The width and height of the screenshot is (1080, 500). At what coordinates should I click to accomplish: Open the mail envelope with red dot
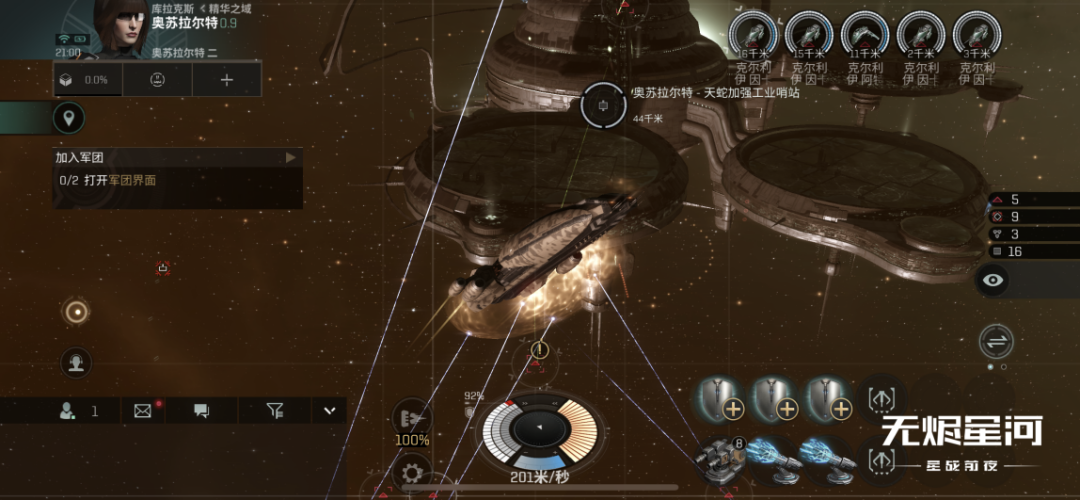142,410
